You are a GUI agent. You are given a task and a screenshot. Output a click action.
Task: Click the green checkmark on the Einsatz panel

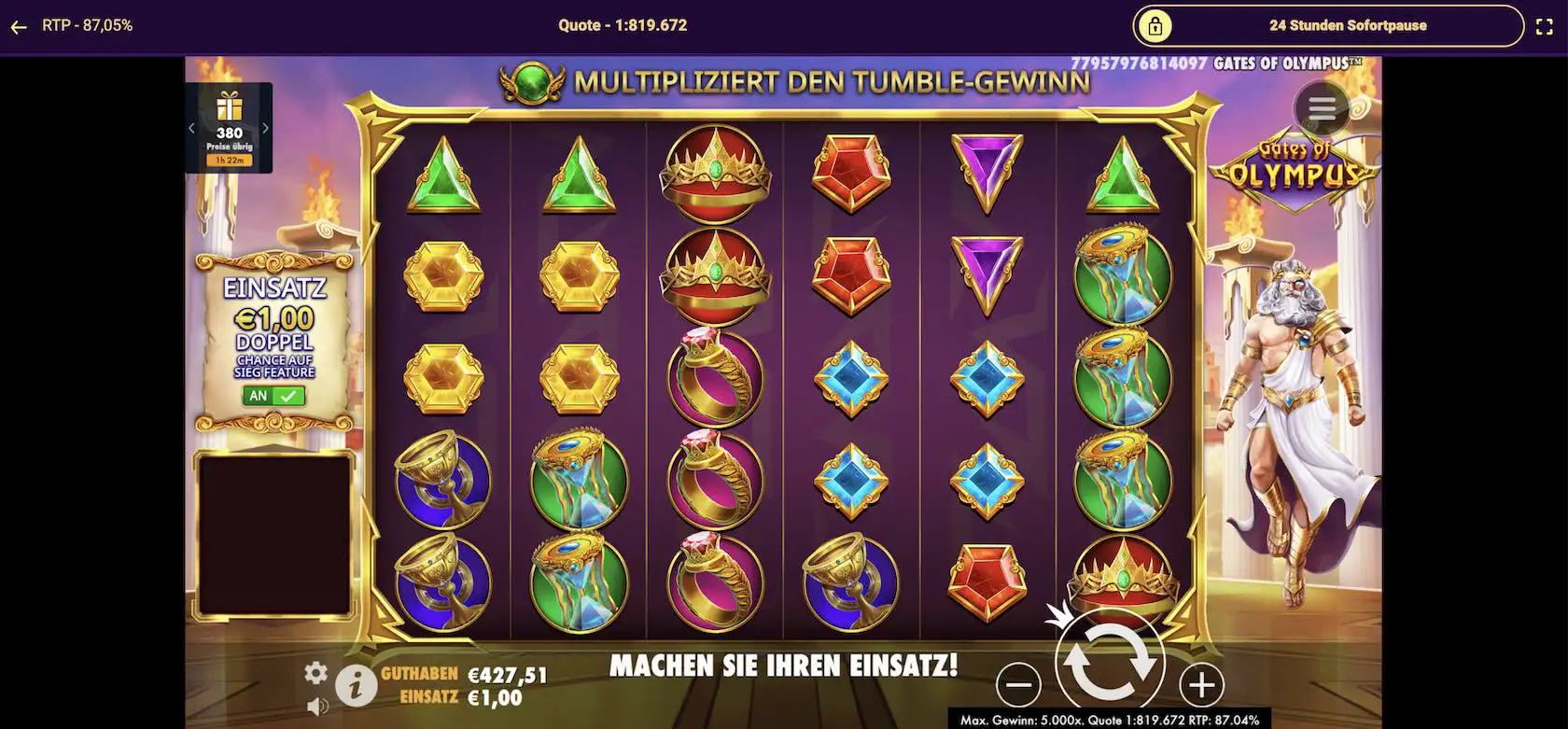[x=288, y=397]
